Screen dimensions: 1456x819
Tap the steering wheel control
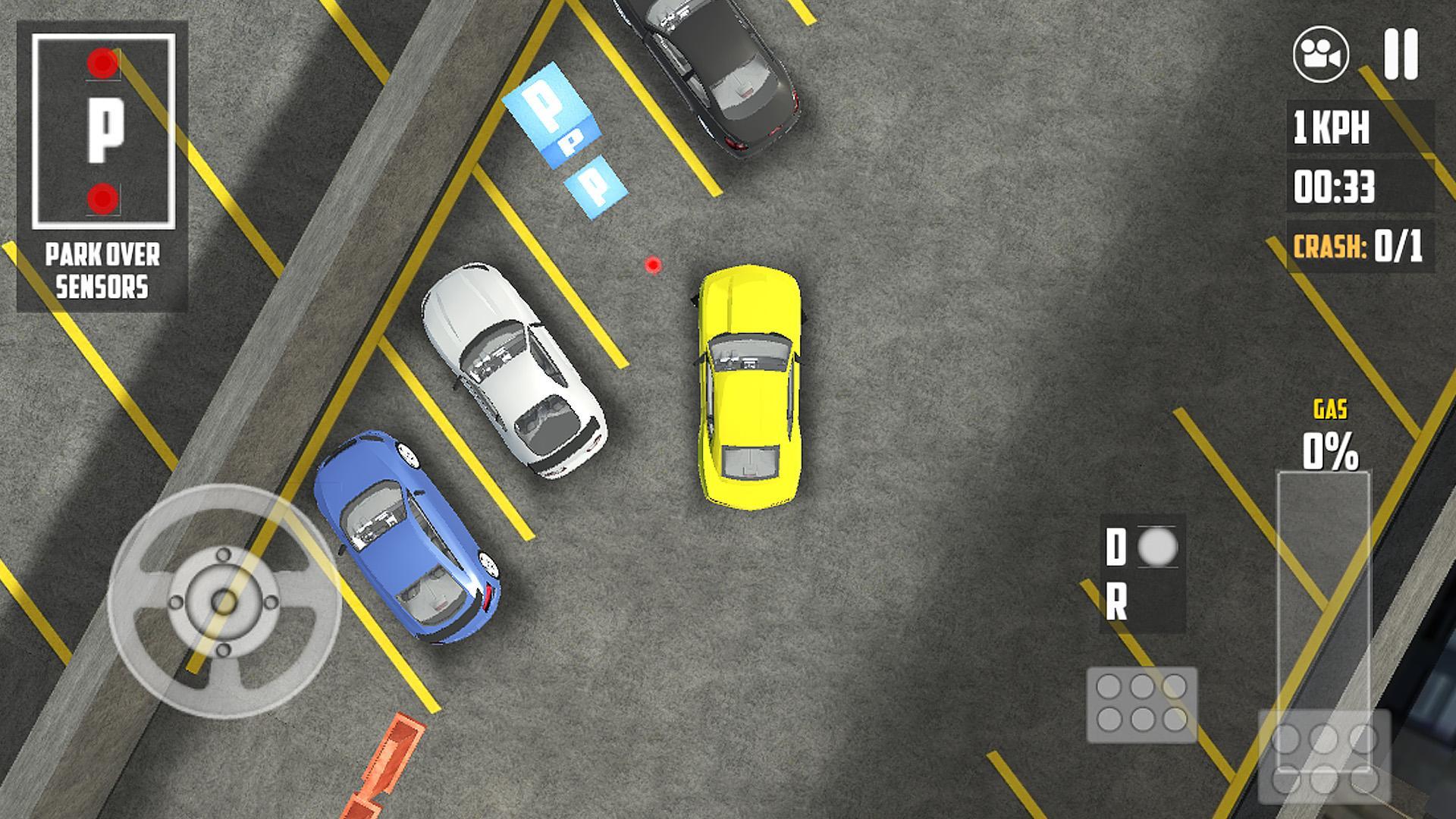click(x=224, y=603)
